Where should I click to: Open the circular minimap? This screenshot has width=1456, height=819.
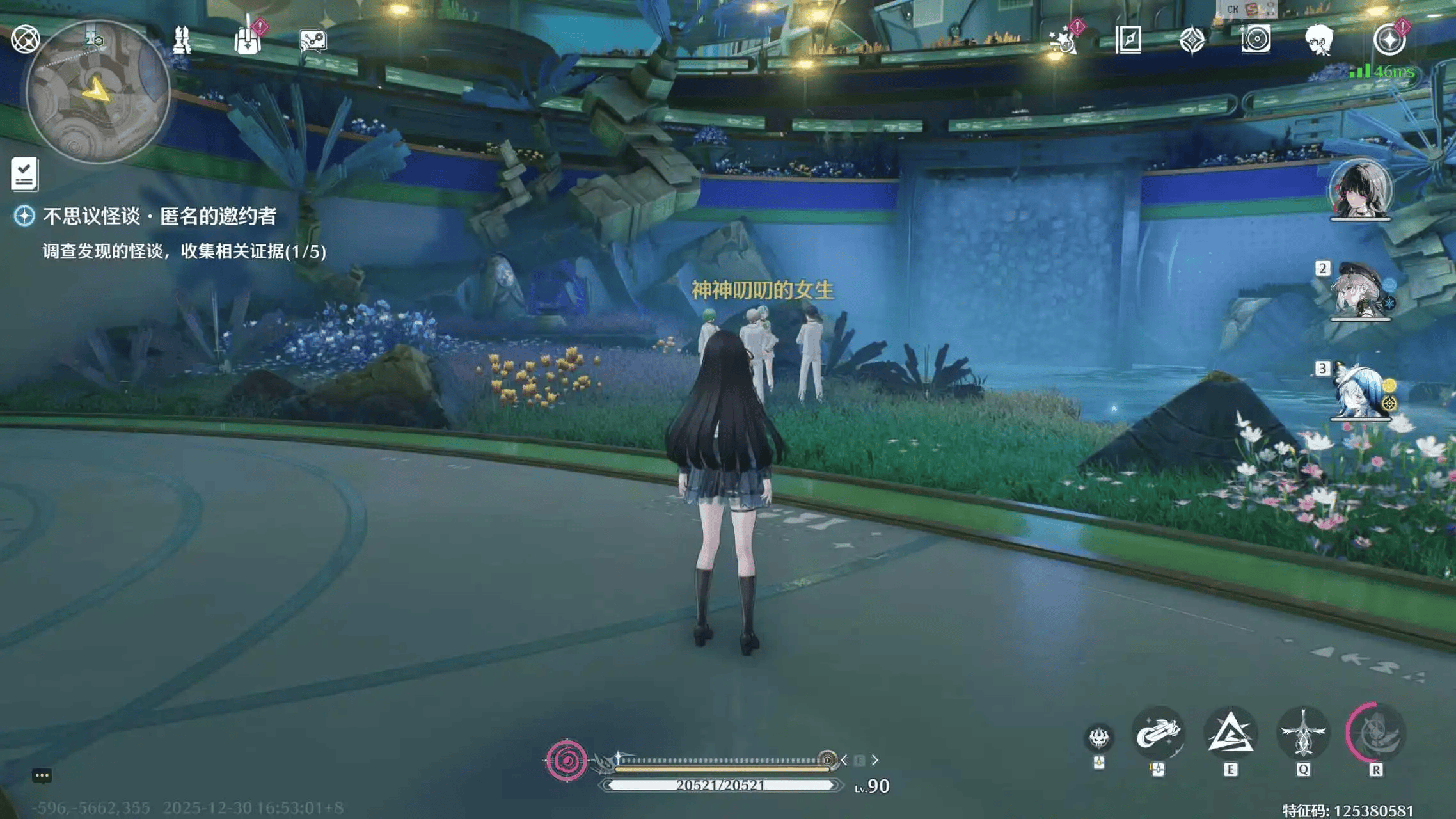coord(97,91)
